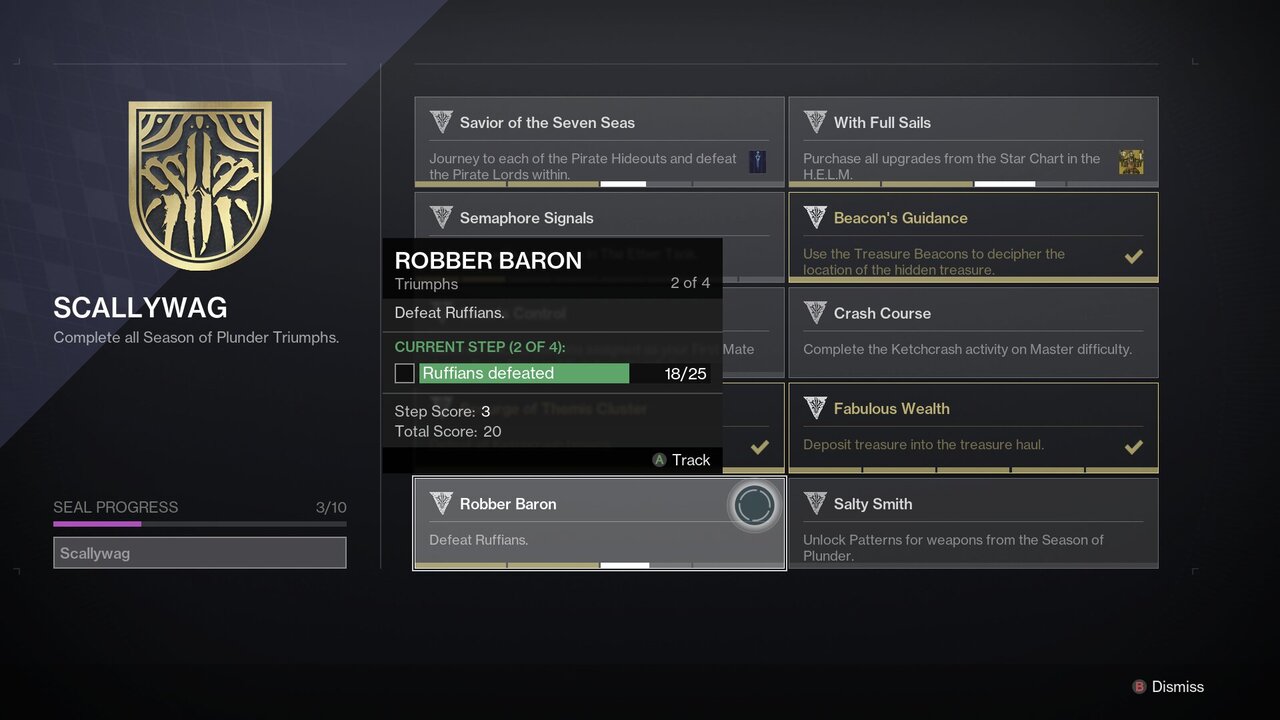Click the Seal Progress bar

pyautogui.click(x=199, y=523)
